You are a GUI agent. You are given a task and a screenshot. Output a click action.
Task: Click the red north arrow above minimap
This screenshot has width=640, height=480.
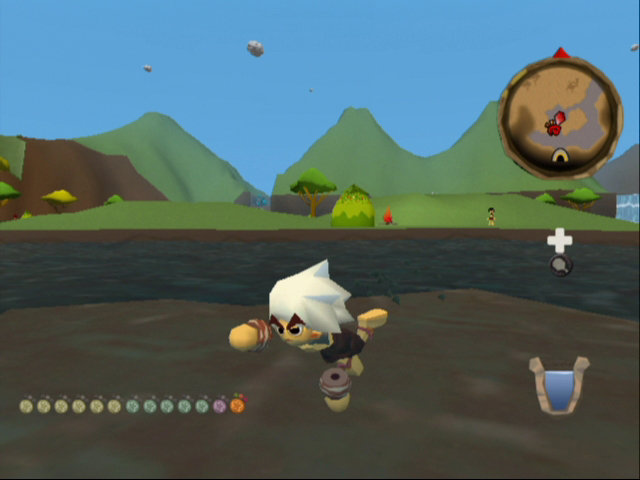click(x=561, y=52)
